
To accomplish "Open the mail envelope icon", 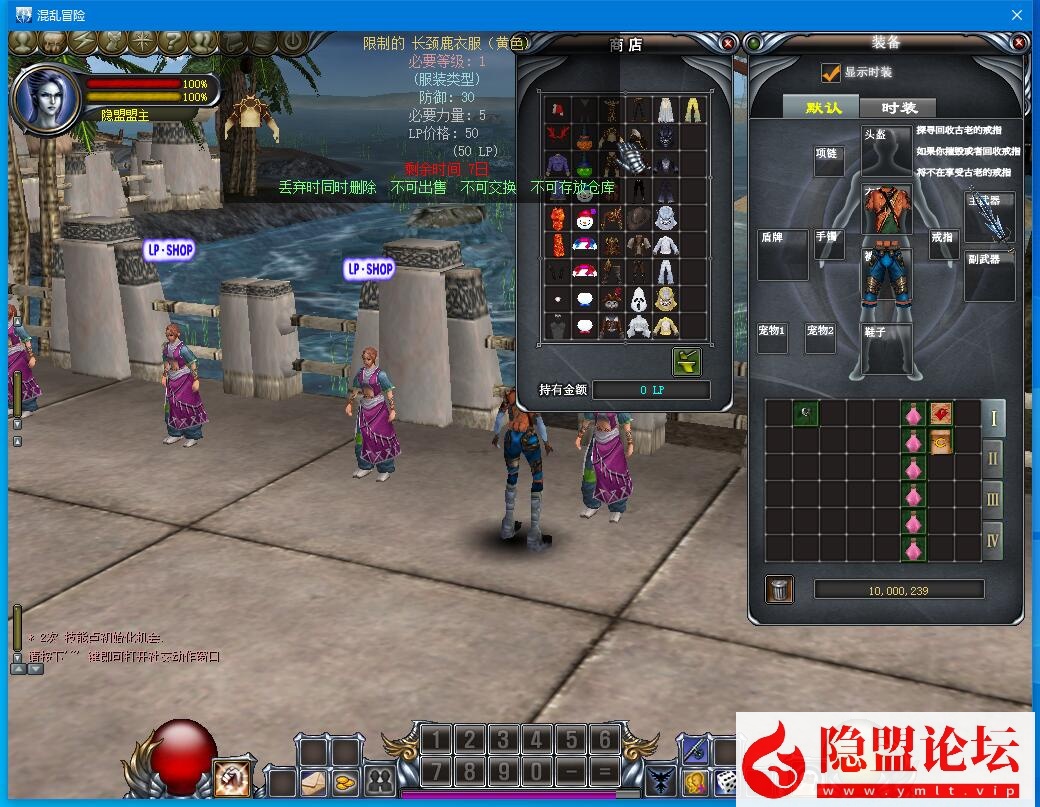I will point(314,781).
